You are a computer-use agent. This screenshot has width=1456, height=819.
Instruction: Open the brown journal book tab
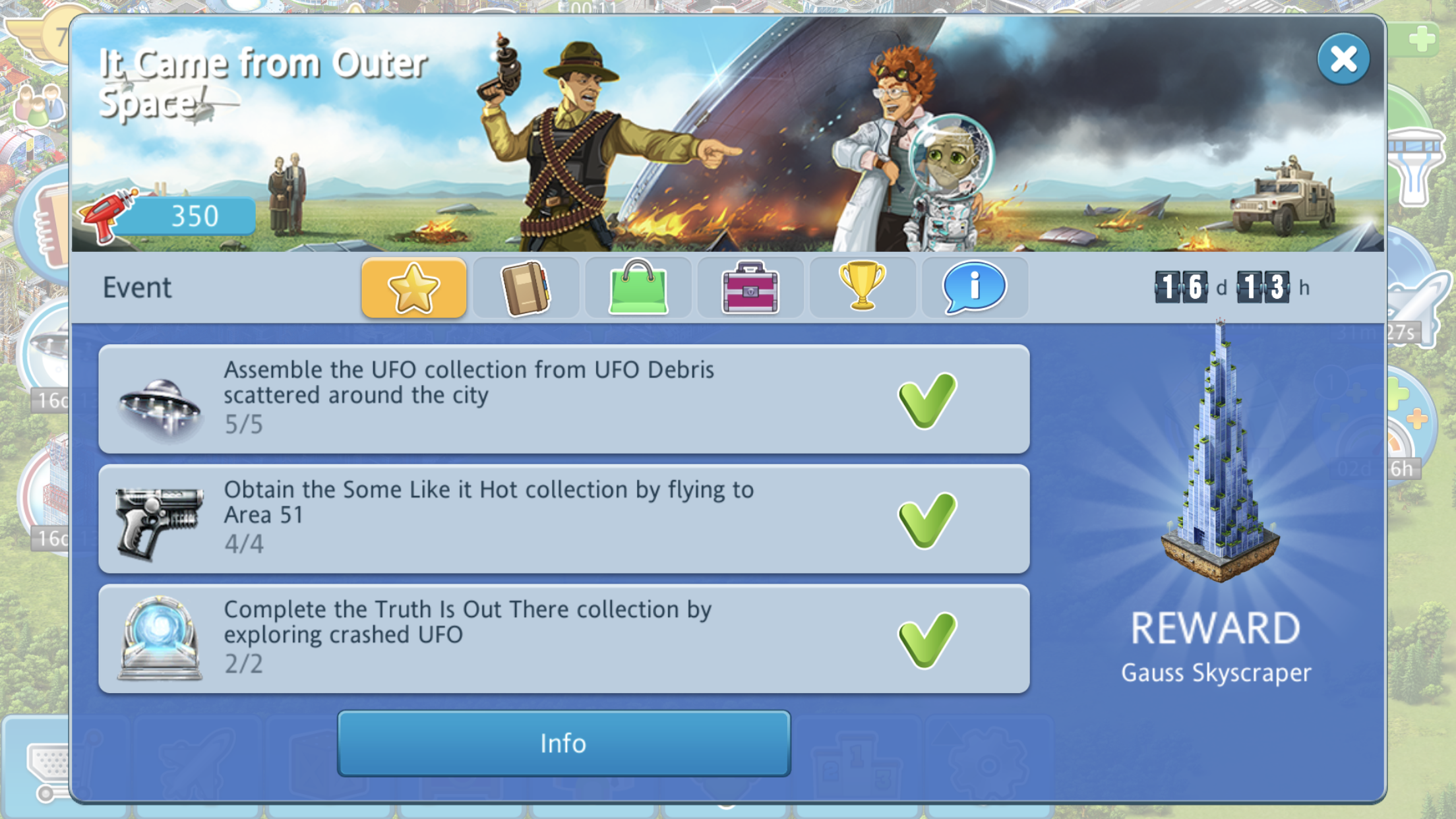point(526,288)
